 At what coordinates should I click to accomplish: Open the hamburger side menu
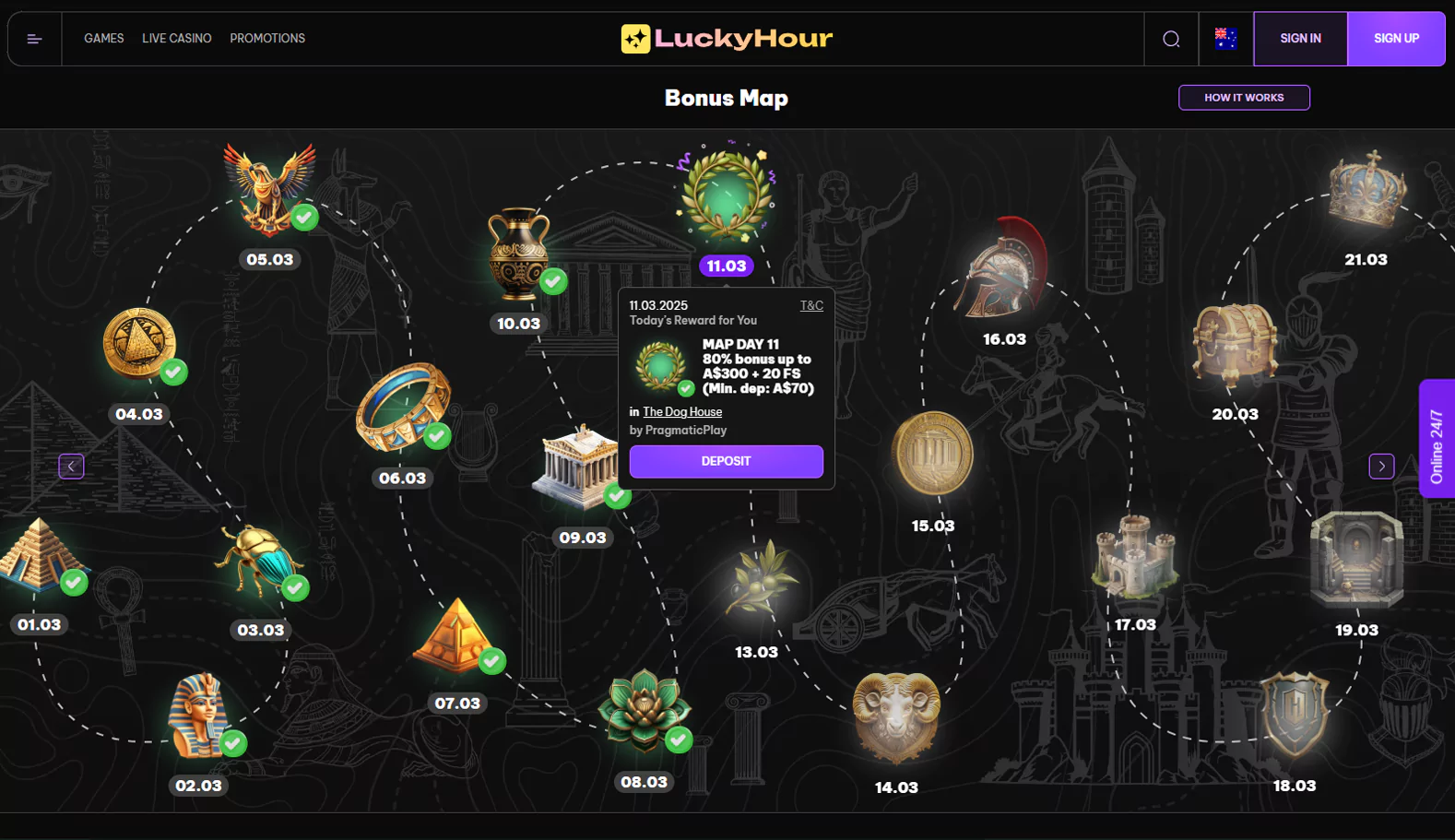point(35,39)
